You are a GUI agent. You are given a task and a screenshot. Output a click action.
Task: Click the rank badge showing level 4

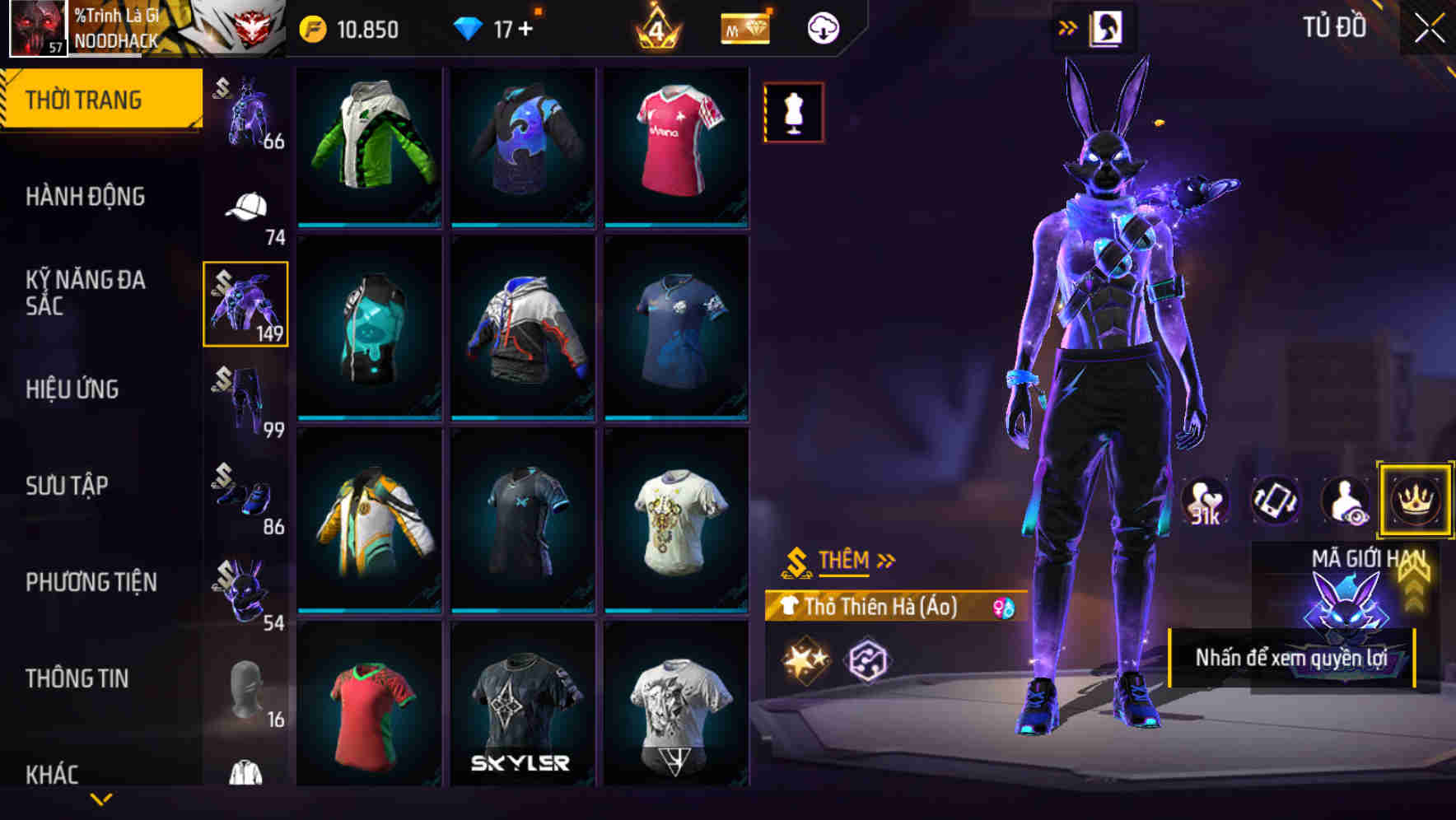click(x=656, y=27)
